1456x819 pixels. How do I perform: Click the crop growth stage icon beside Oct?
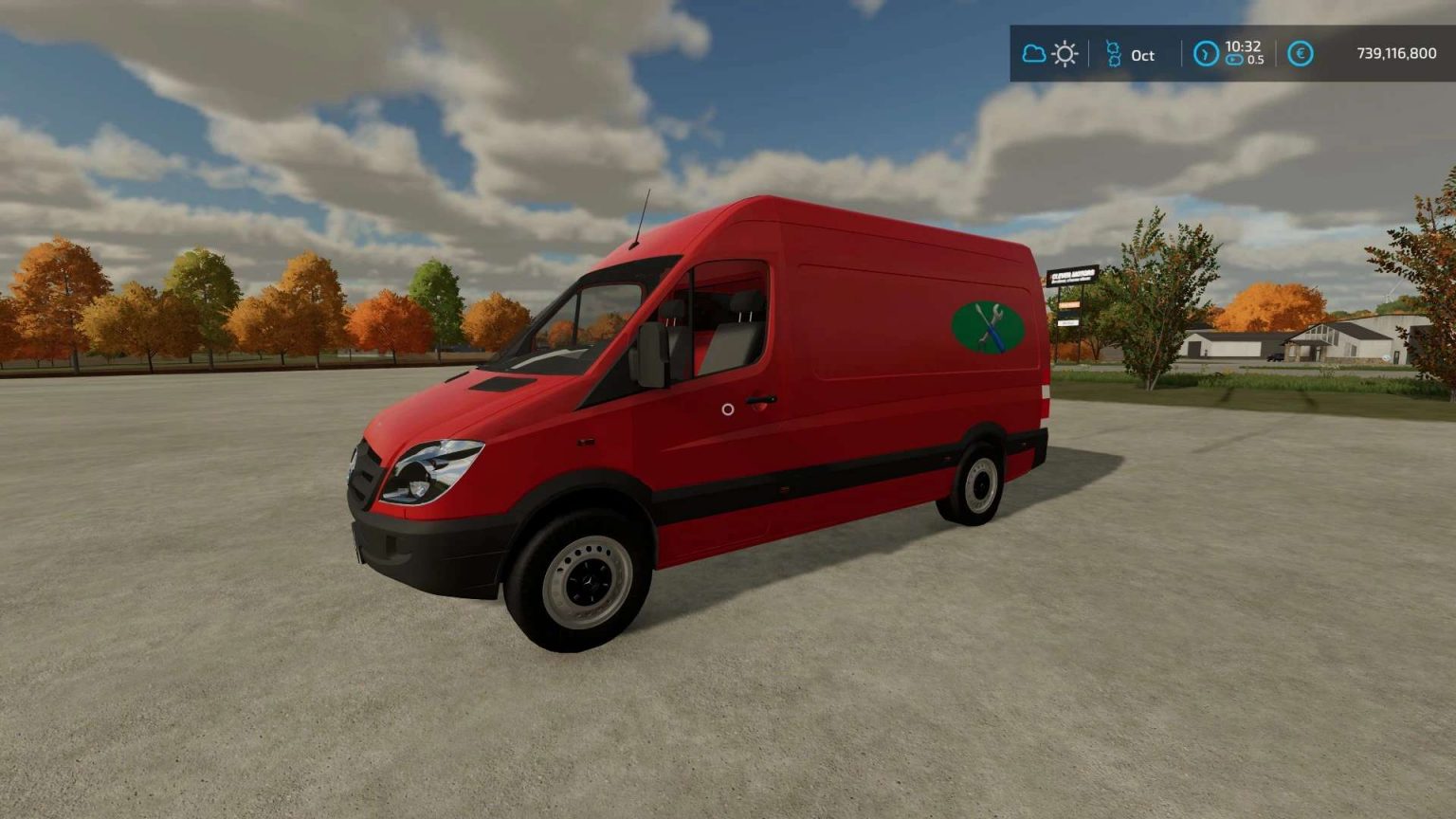click(1113, 54)
